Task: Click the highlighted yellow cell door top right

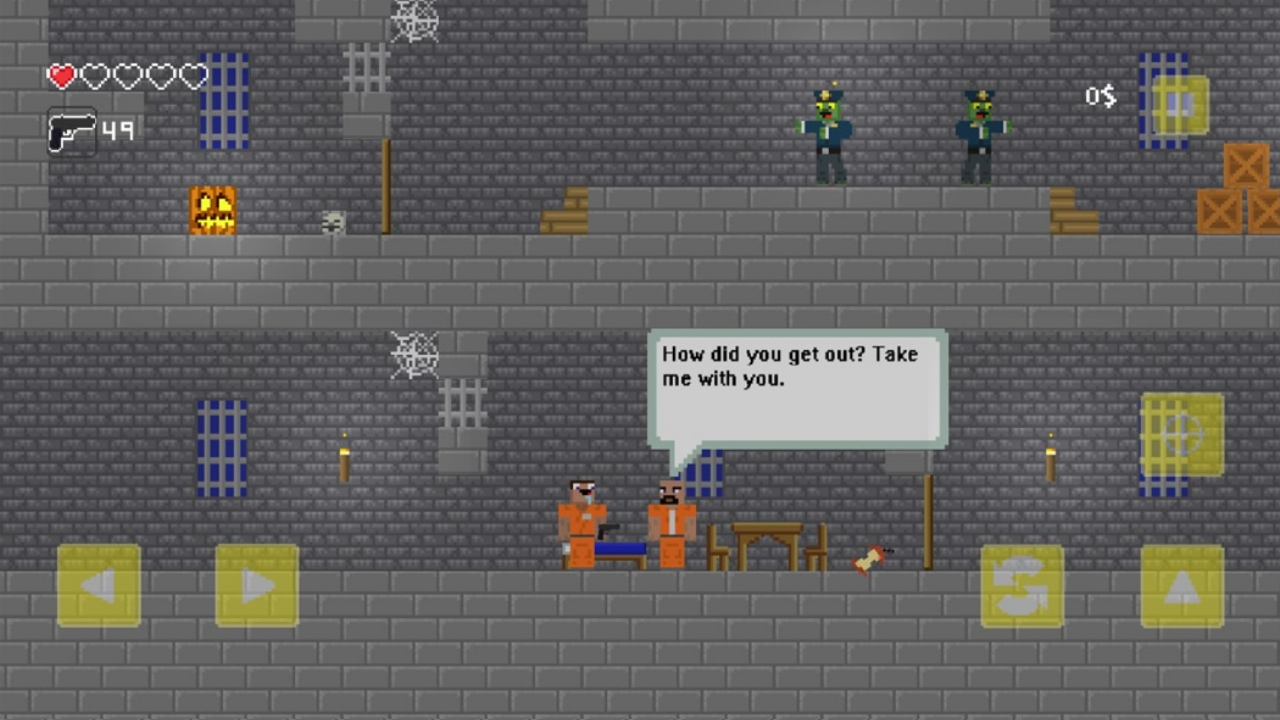Action: point(1180,104)
